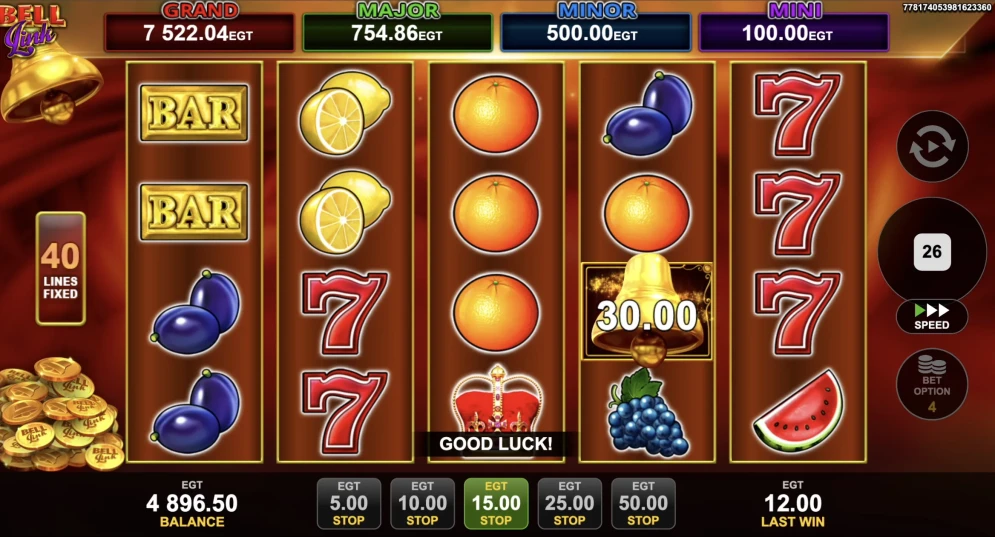The height and width of the screenshot is (537, 995).
Task: Choose the 10.00 EGT stop button
Action: pos(422,503)
